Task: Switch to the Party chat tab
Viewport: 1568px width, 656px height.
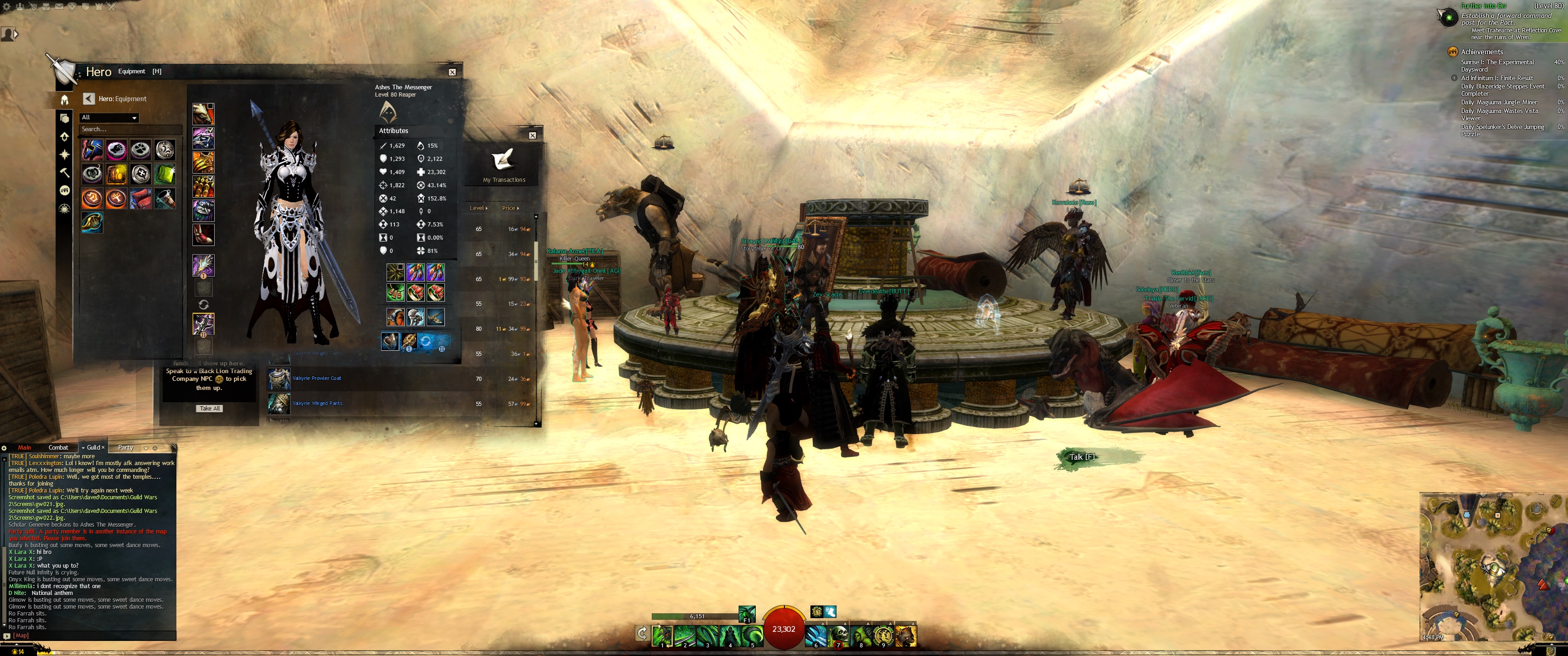Action: click(125, 447)
